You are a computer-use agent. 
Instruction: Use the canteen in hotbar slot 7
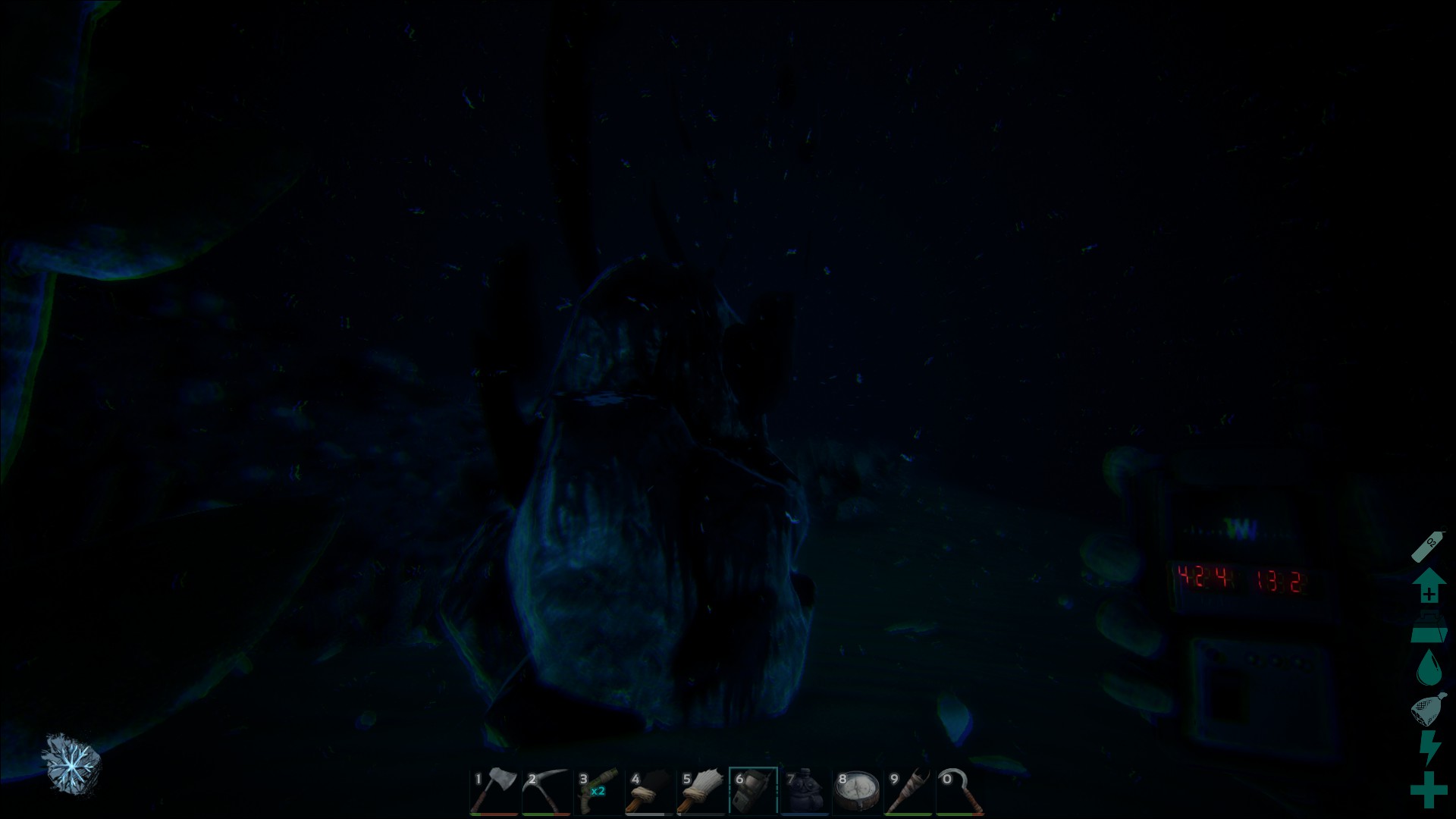coord(805,791)
